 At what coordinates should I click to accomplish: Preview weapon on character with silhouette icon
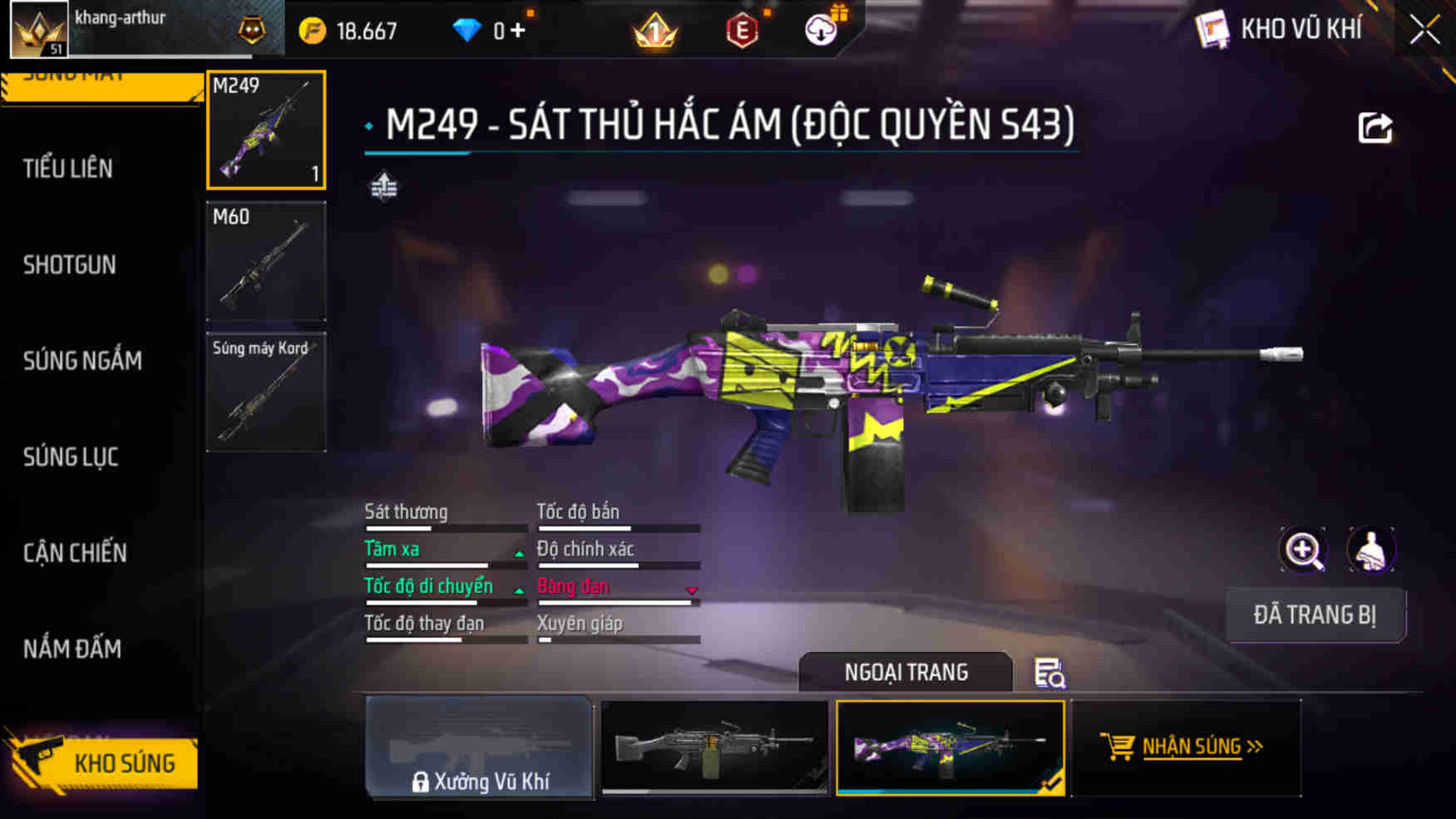1372,550
